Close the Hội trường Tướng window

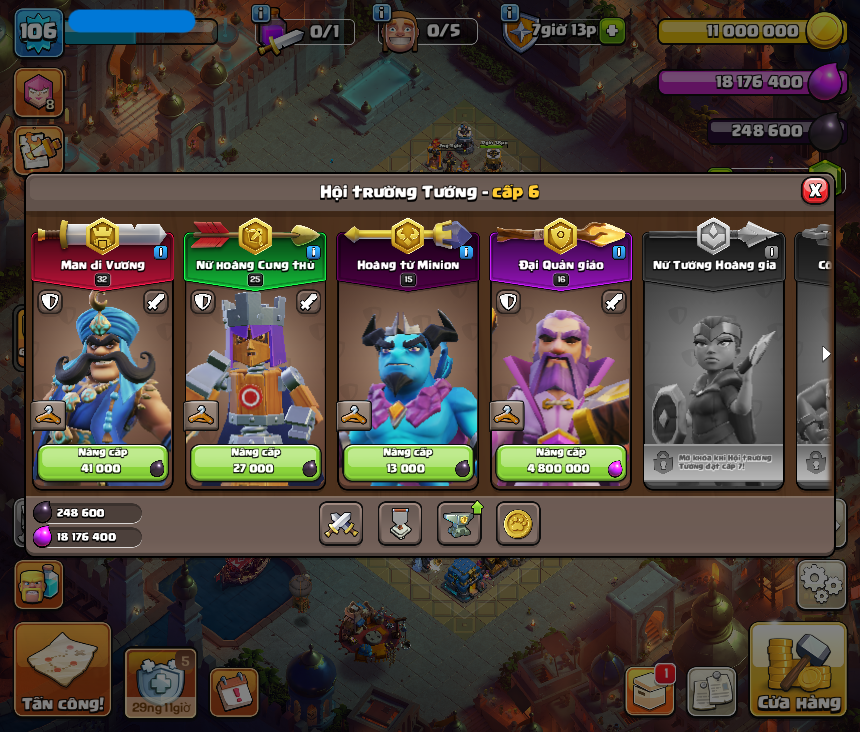coord(815,190)
